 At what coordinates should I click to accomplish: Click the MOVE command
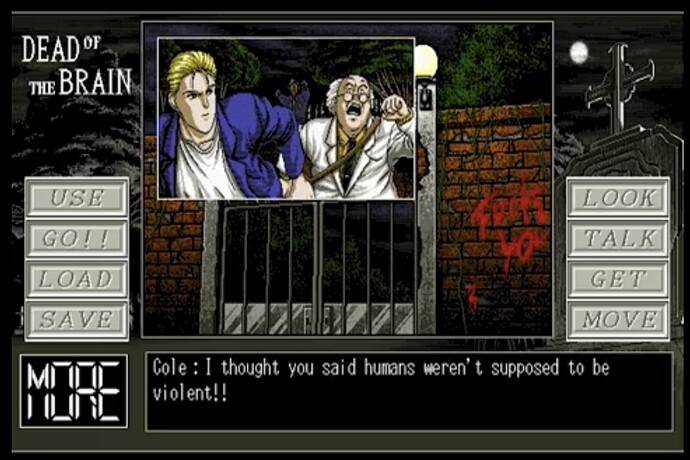coord(618,321)
